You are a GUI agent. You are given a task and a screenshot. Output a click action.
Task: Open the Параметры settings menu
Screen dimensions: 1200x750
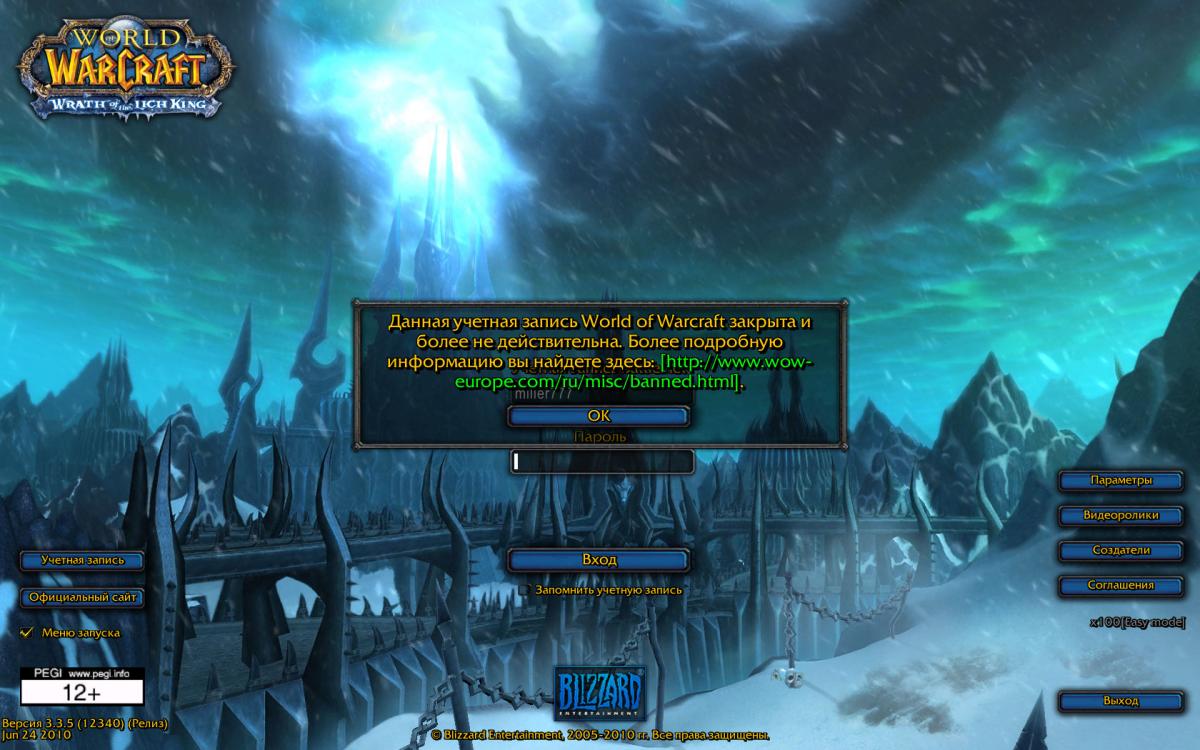pyautogui.click(x=1121, y=481)
